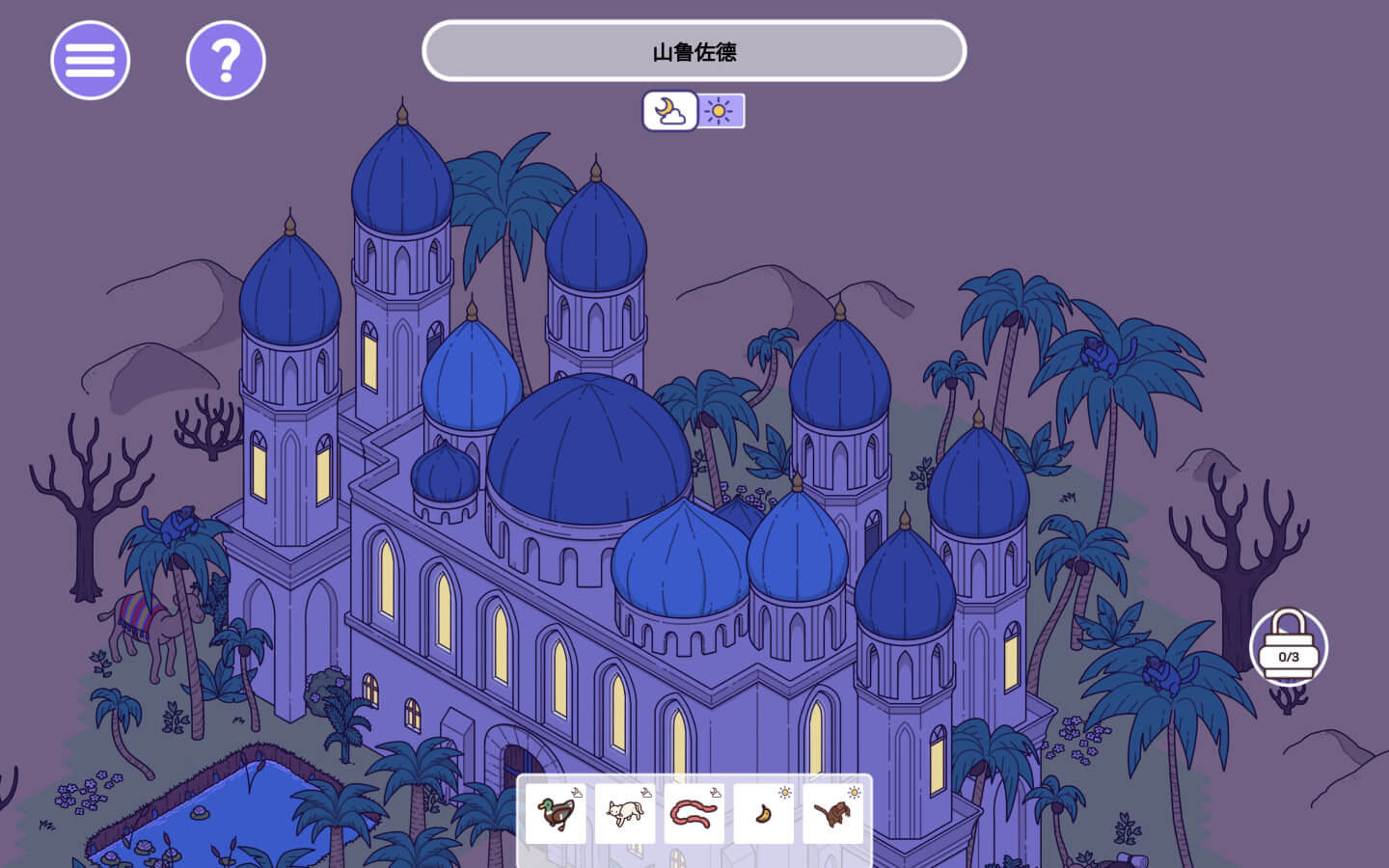Switch to night mode with the moon toggle

click(670, 111)
